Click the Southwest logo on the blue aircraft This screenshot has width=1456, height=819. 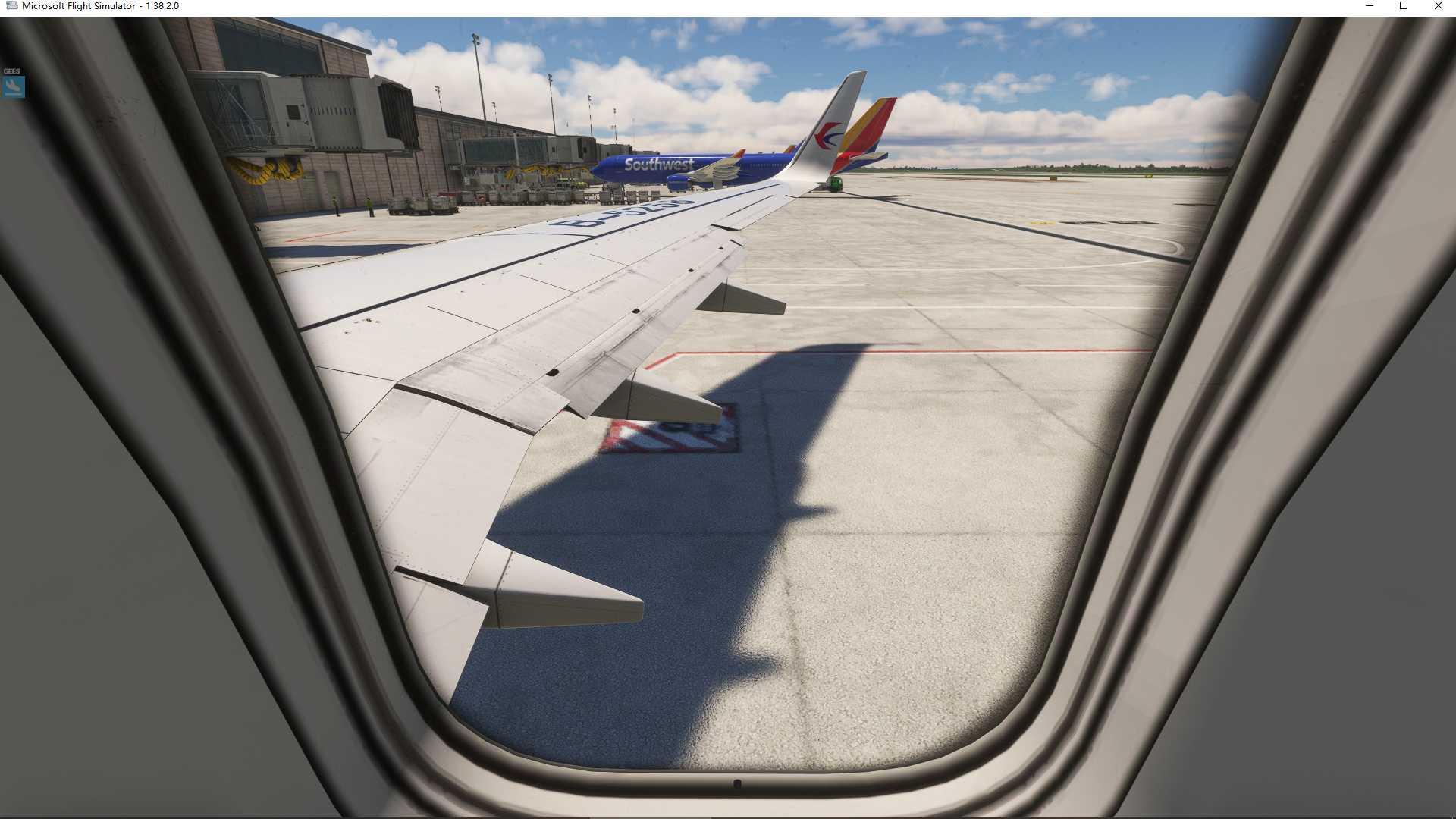click(659, 163)
